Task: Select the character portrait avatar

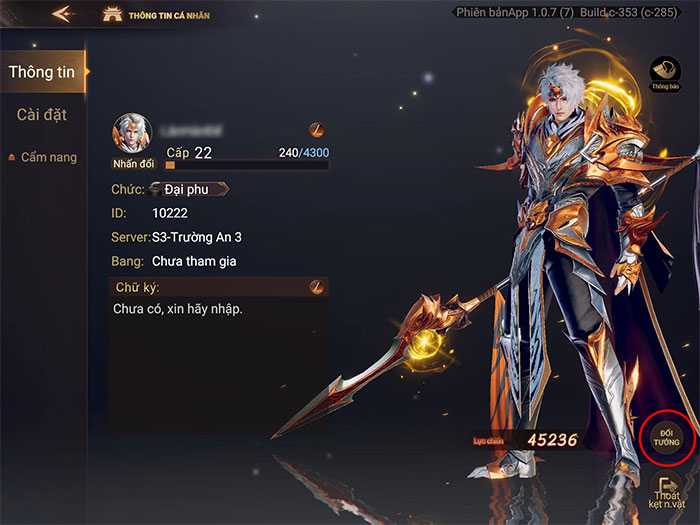Action: (x=132, y=133)
